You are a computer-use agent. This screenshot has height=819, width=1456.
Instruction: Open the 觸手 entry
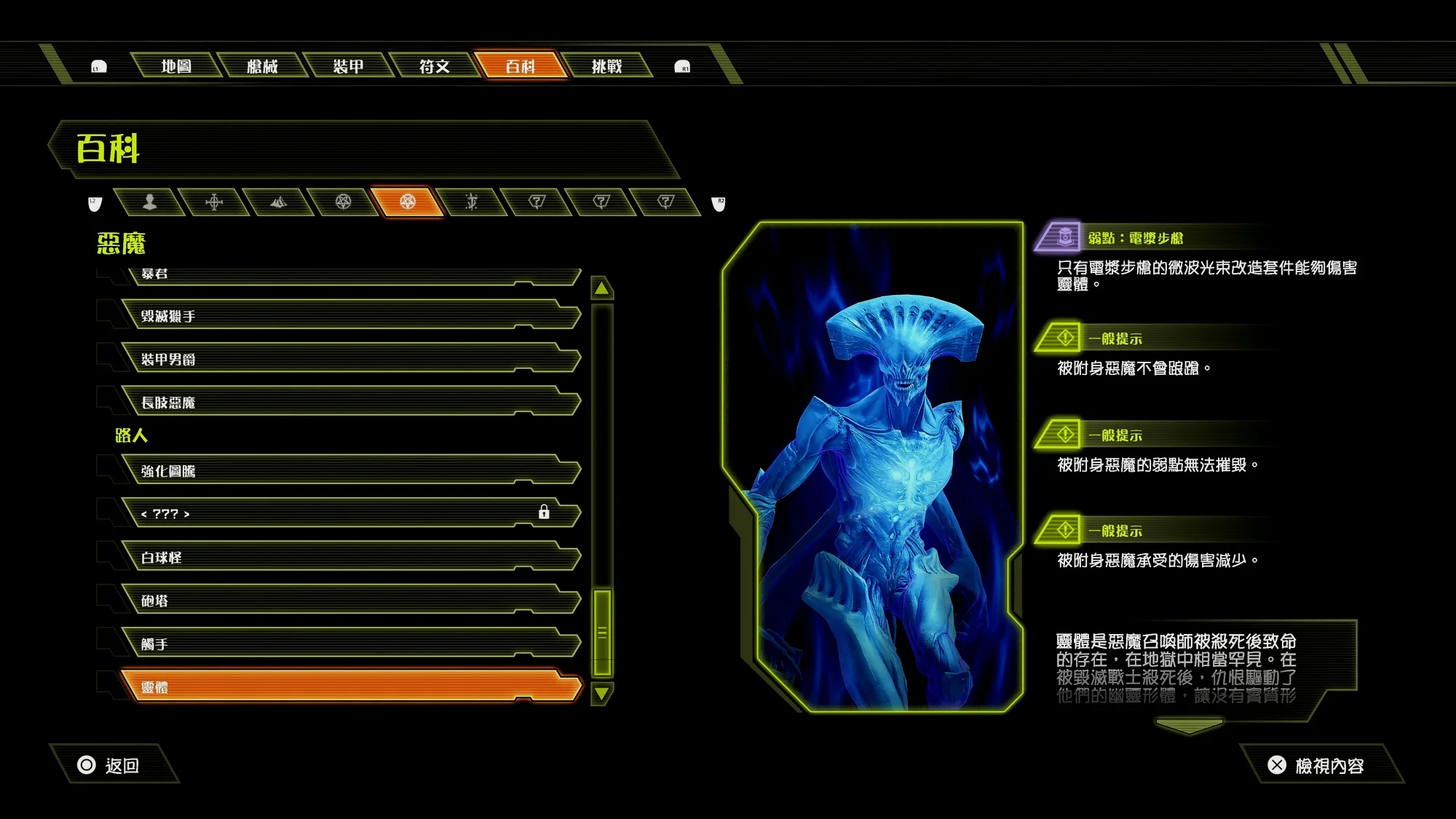coord(349,644)
